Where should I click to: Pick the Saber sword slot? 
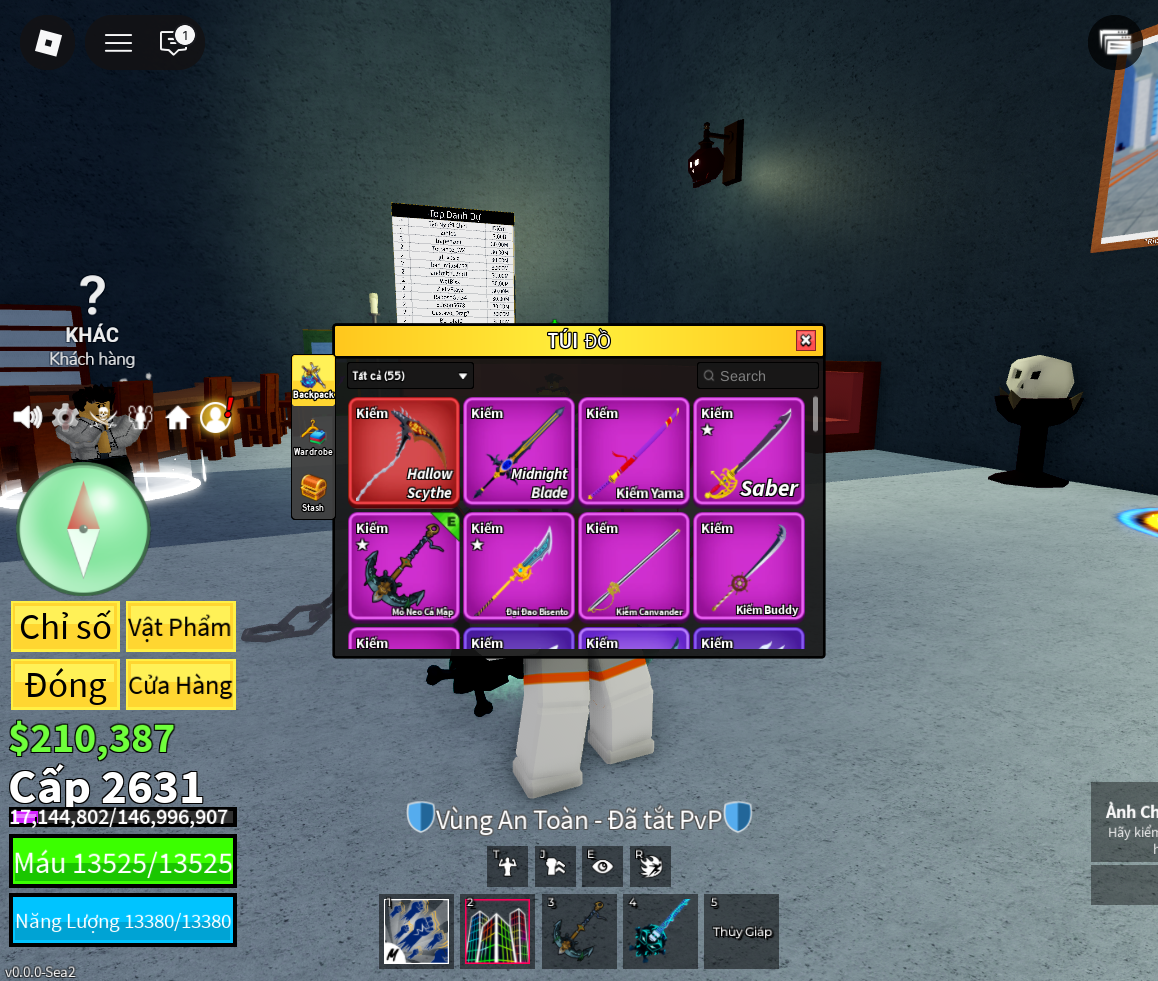click(x=749, y=452)
